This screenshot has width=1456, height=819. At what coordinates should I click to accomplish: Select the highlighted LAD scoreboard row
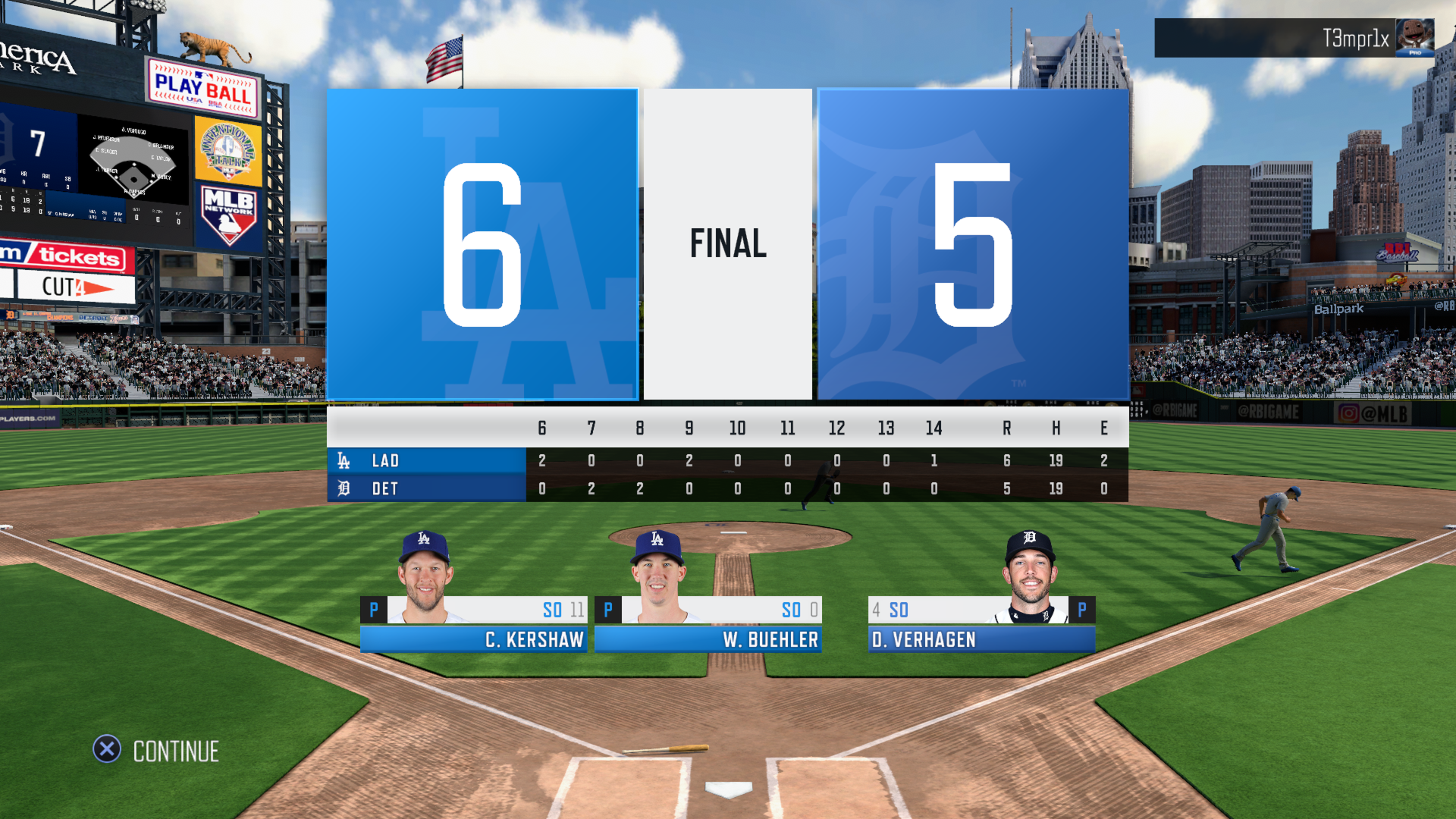pos(425,460)
